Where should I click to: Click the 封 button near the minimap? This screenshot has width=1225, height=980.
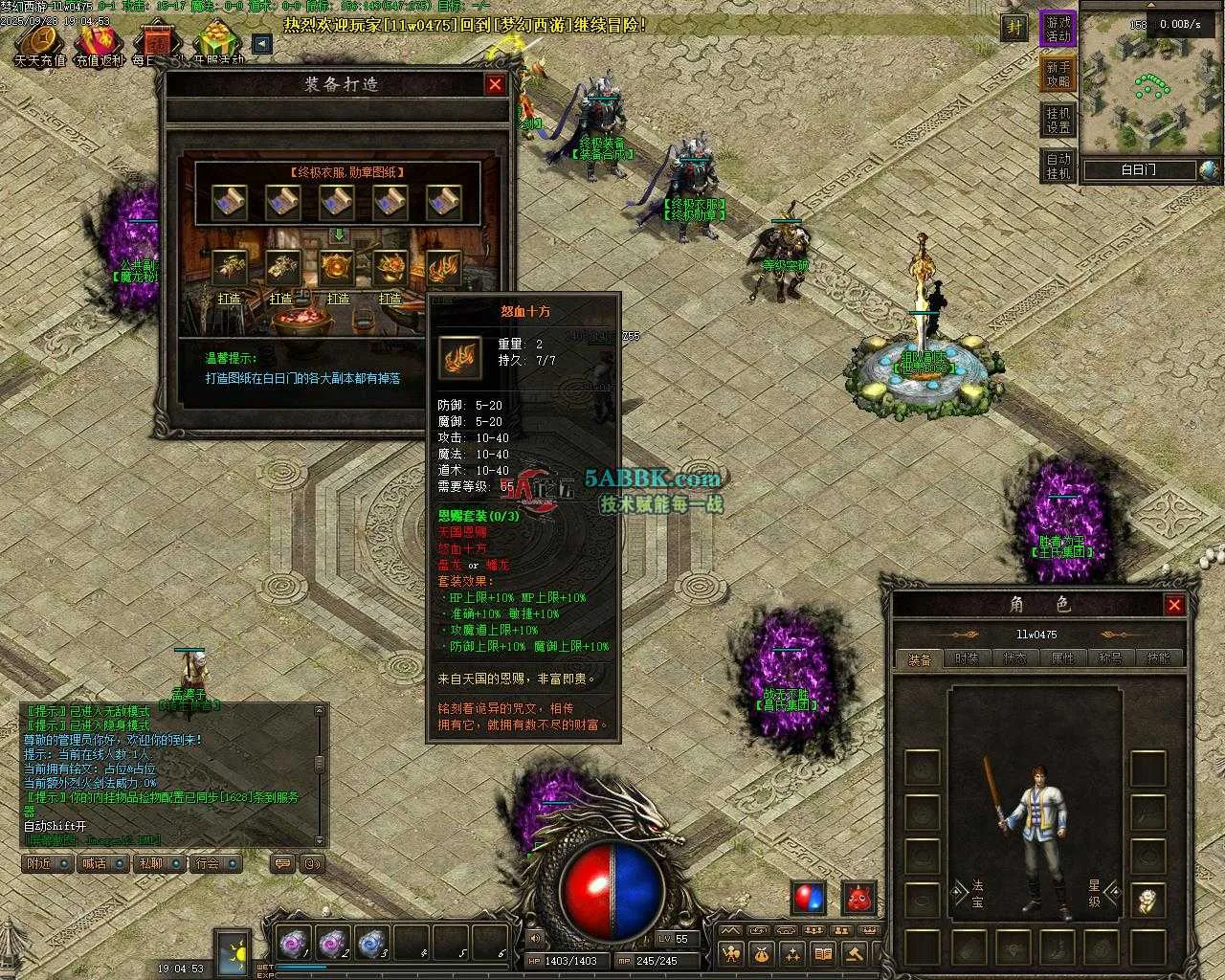tap(1013, 28)
